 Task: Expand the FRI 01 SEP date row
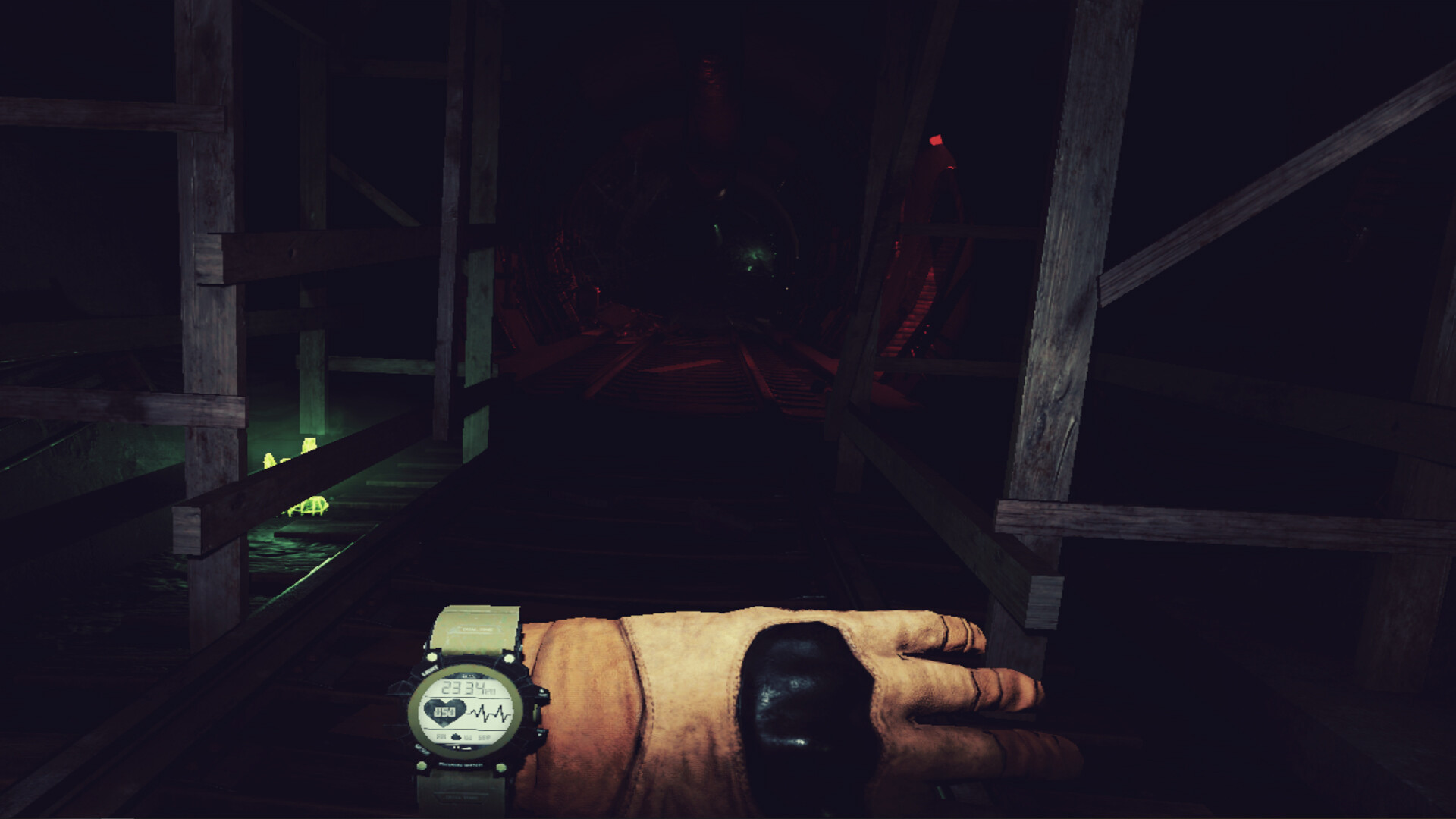pyautogui.click(x=463, y=736)
